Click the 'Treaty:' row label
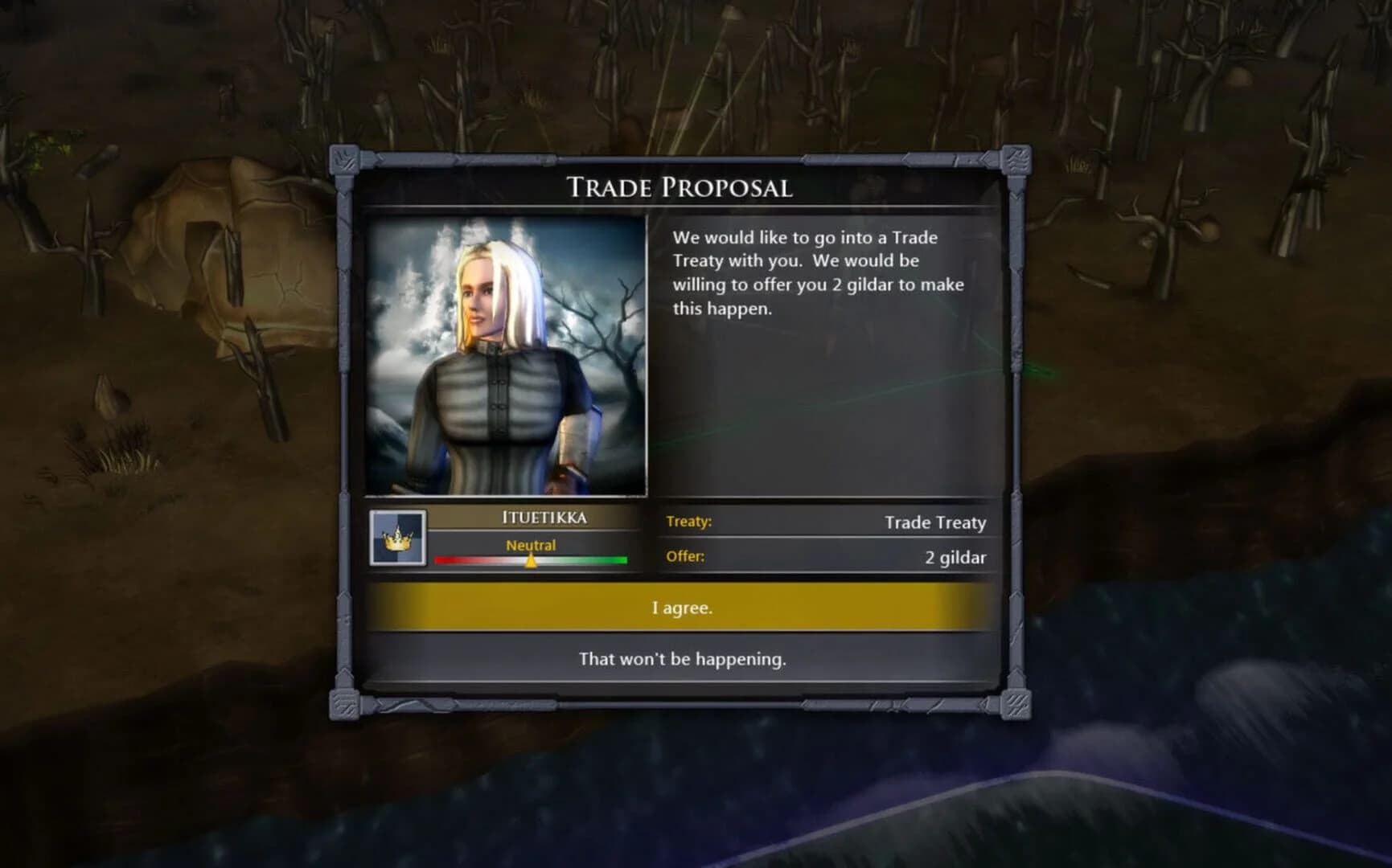 point(690,522)
